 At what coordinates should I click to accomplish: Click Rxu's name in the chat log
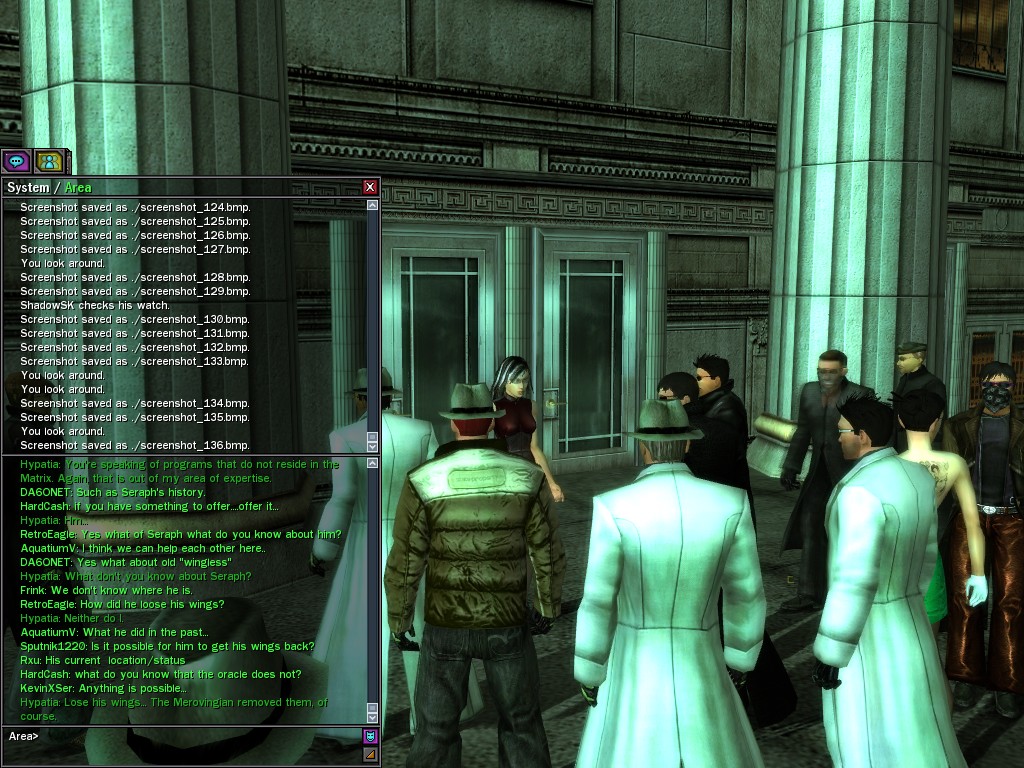[30, 661]
